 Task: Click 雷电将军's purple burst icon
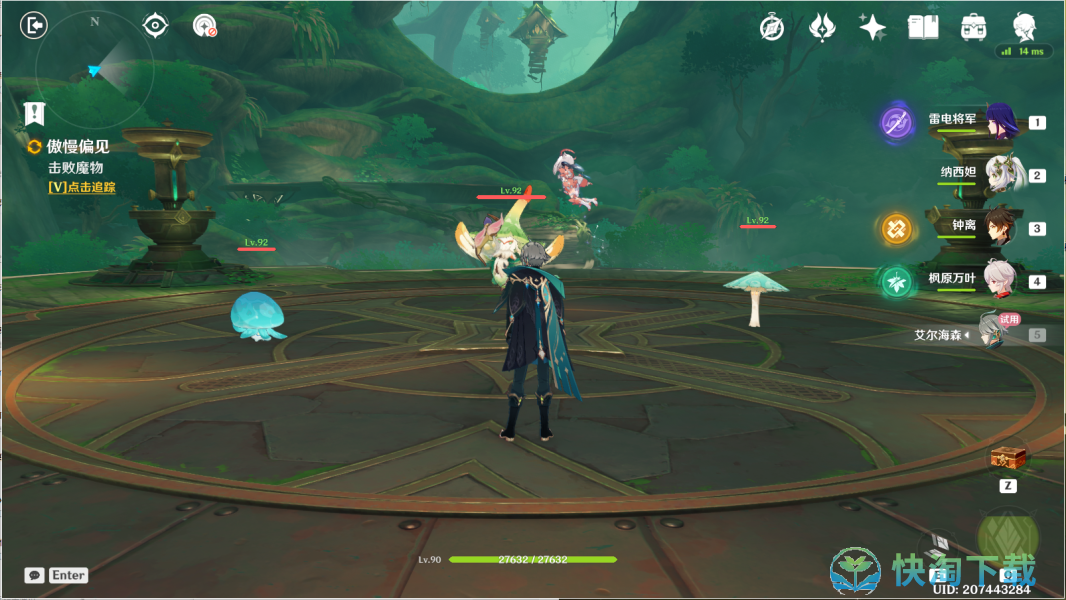click(896, 123)
